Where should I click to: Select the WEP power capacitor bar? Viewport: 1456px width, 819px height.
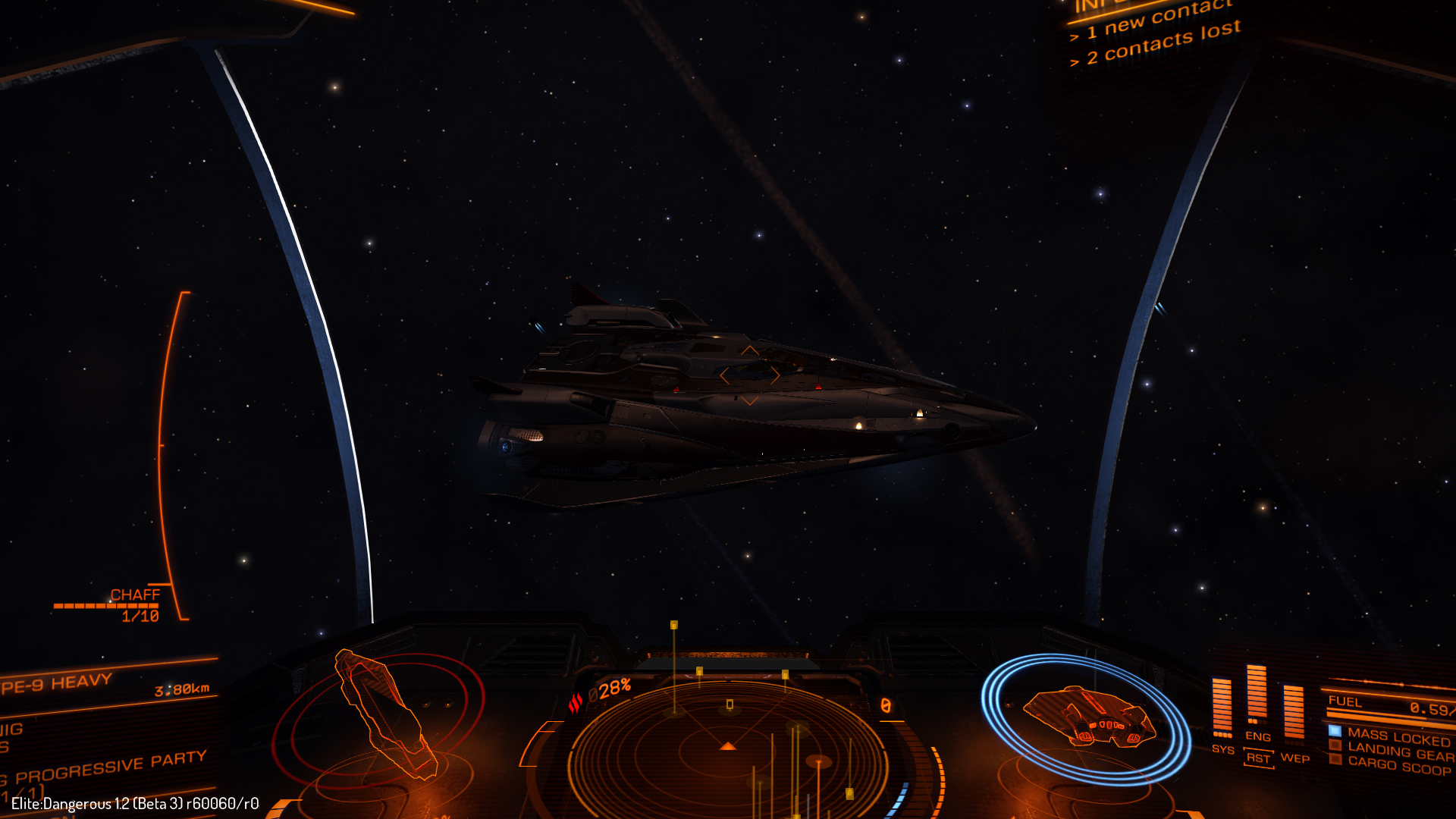[x=1294, y=711]
